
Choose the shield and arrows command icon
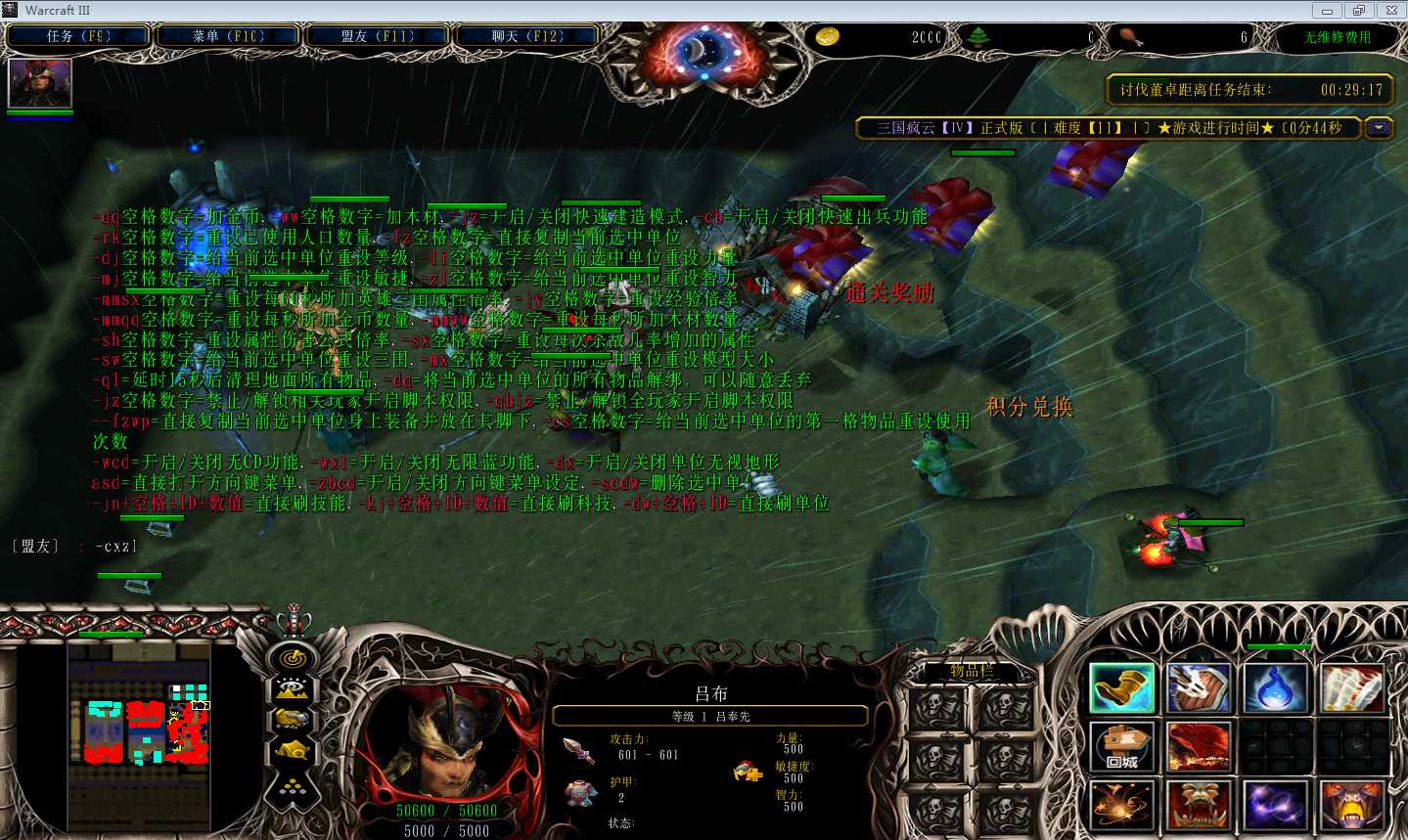(x=1198, y=687)
